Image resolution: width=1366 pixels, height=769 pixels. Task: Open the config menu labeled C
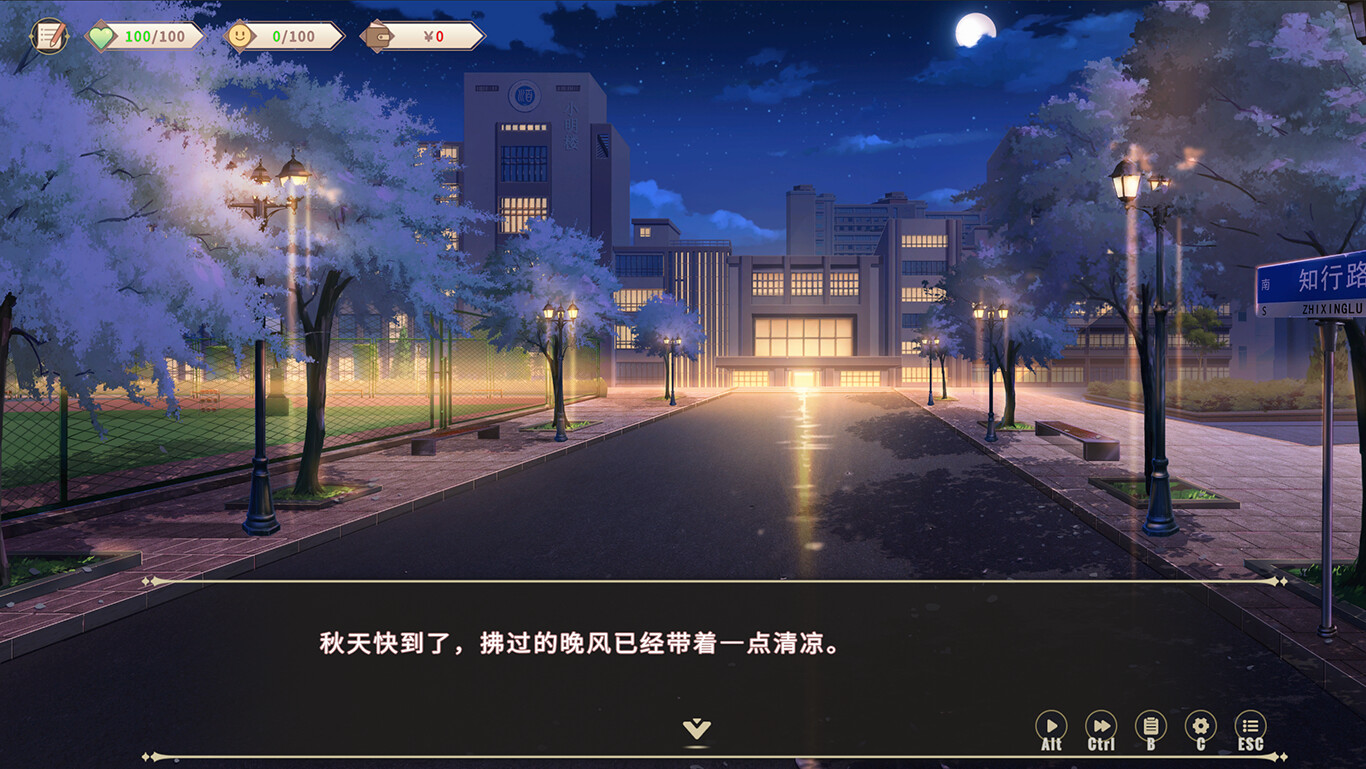(1200, 745)
